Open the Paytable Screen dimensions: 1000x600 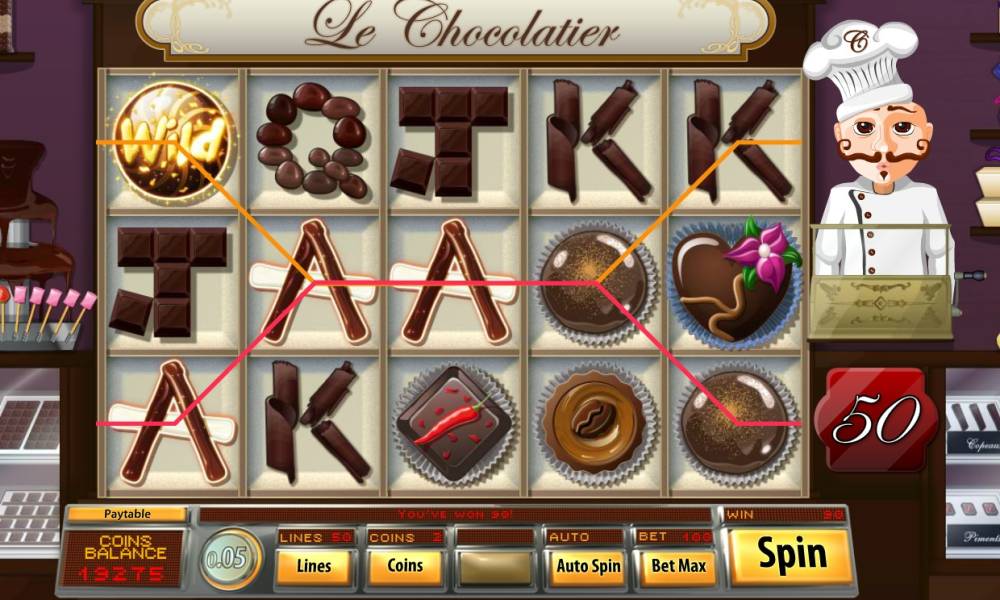point(126,514)
